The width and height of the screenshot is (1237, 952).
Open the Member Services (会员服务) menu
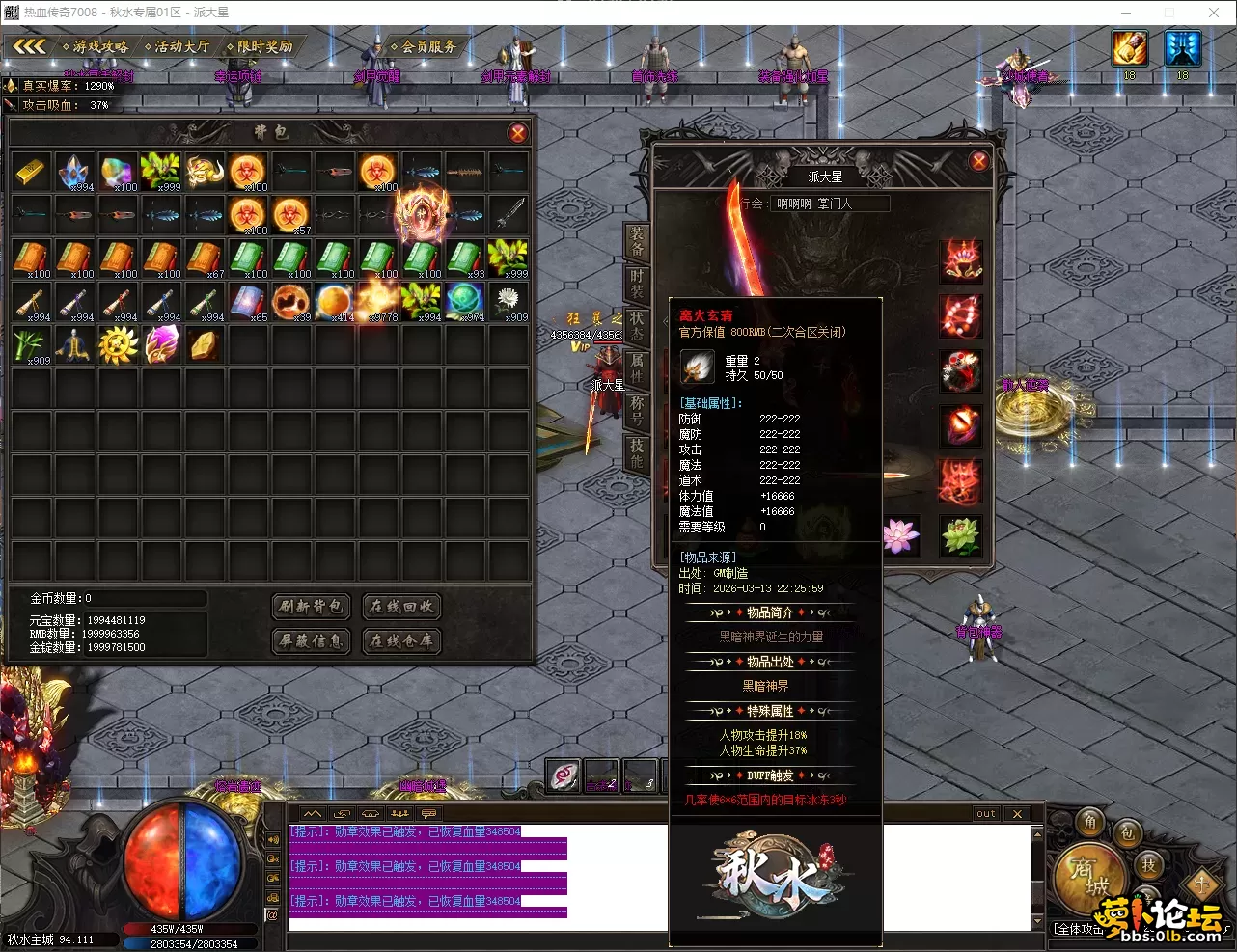(x=424, y=46)
